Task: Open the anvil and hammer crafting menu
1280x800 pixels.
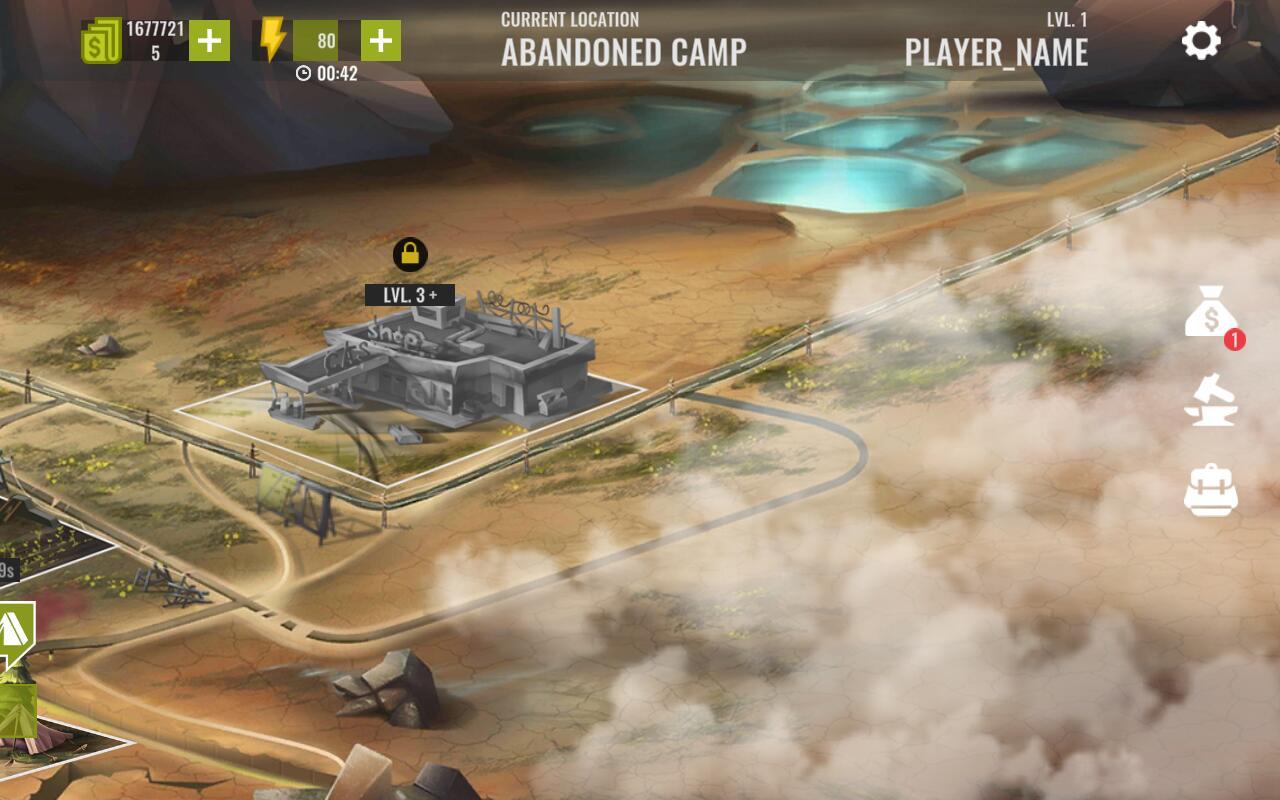Action: click(x=1210, y=400)
